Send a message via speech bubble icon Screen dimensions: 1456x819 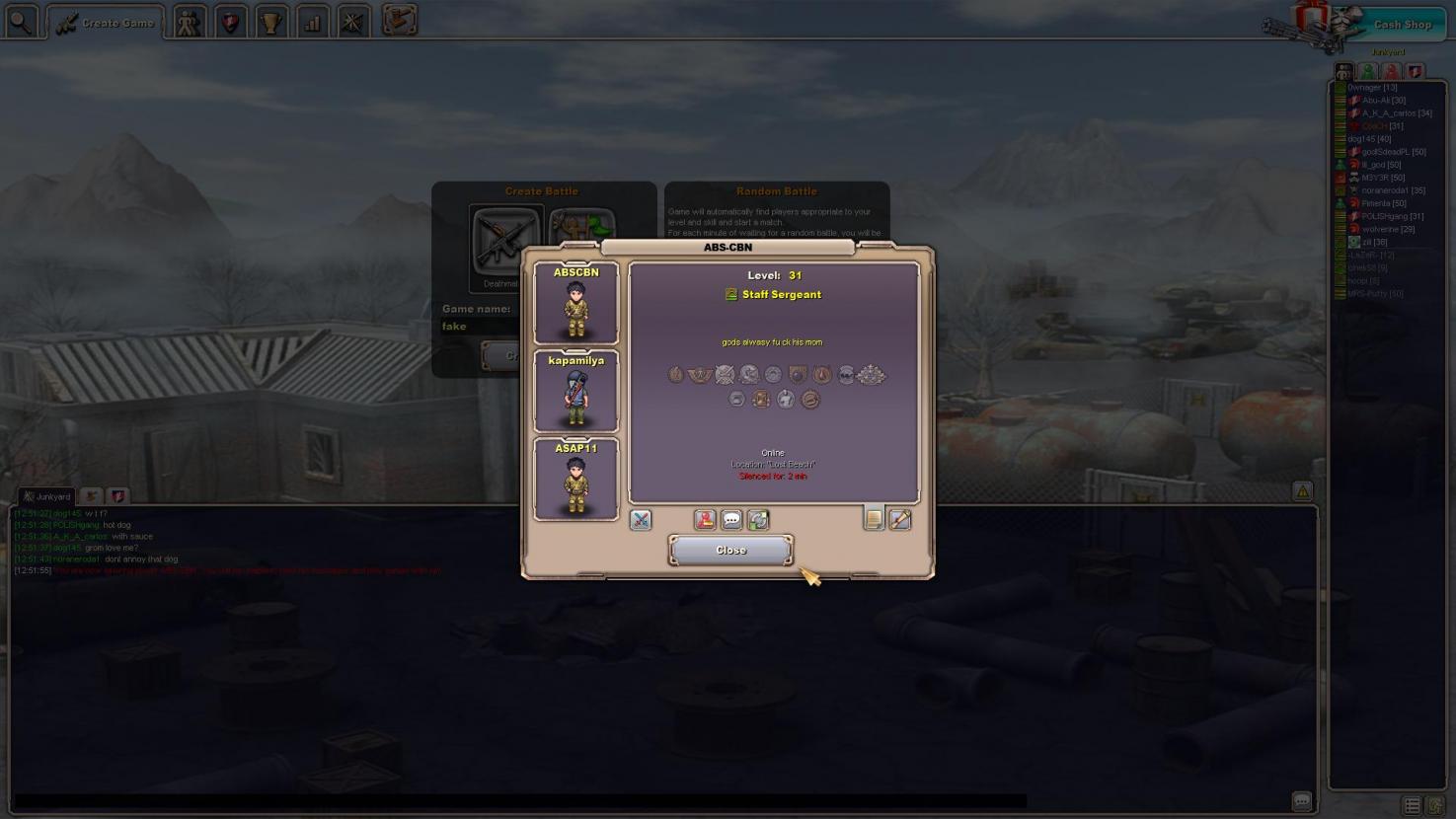coord(731,520)
